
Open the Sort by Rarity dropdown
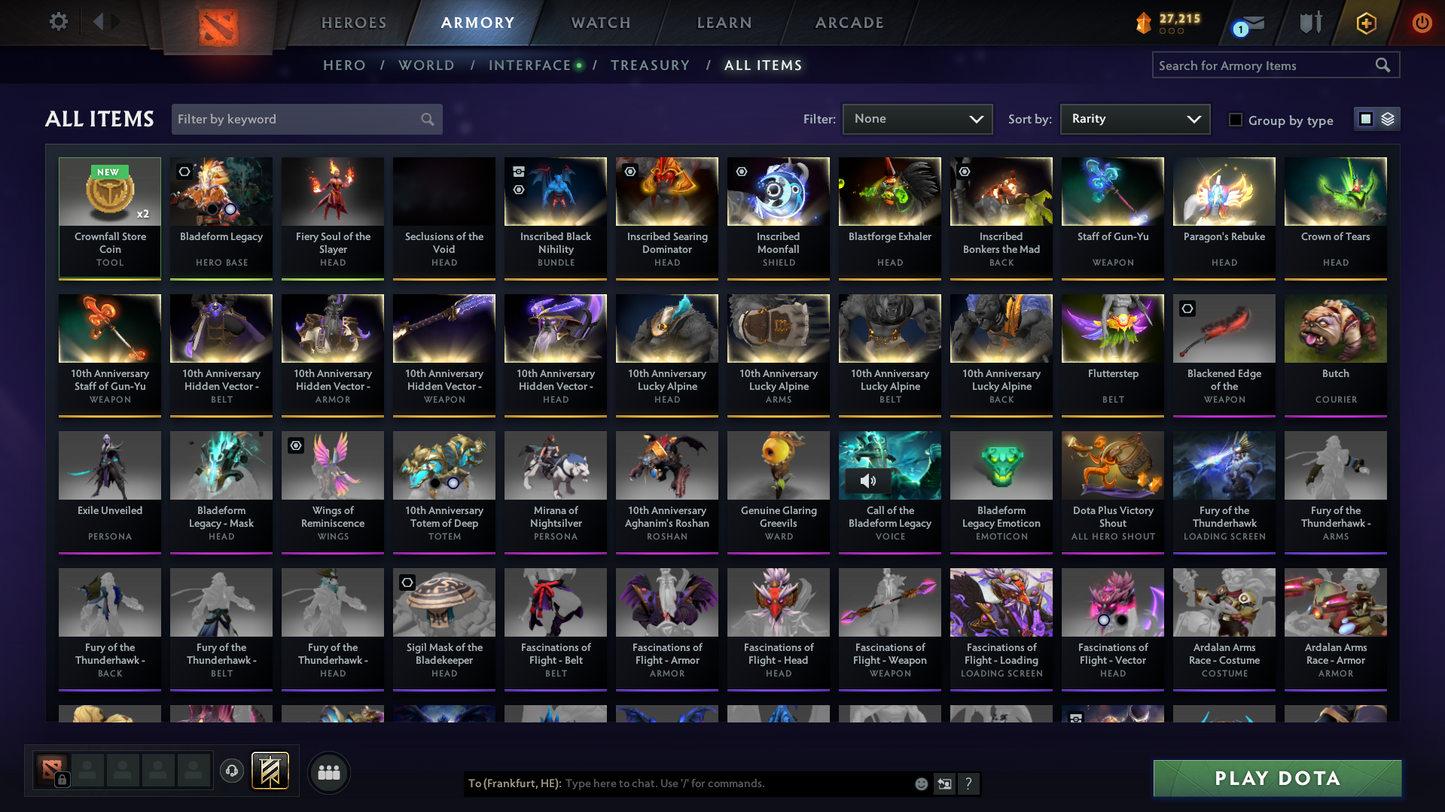[x=1134, y=118]
